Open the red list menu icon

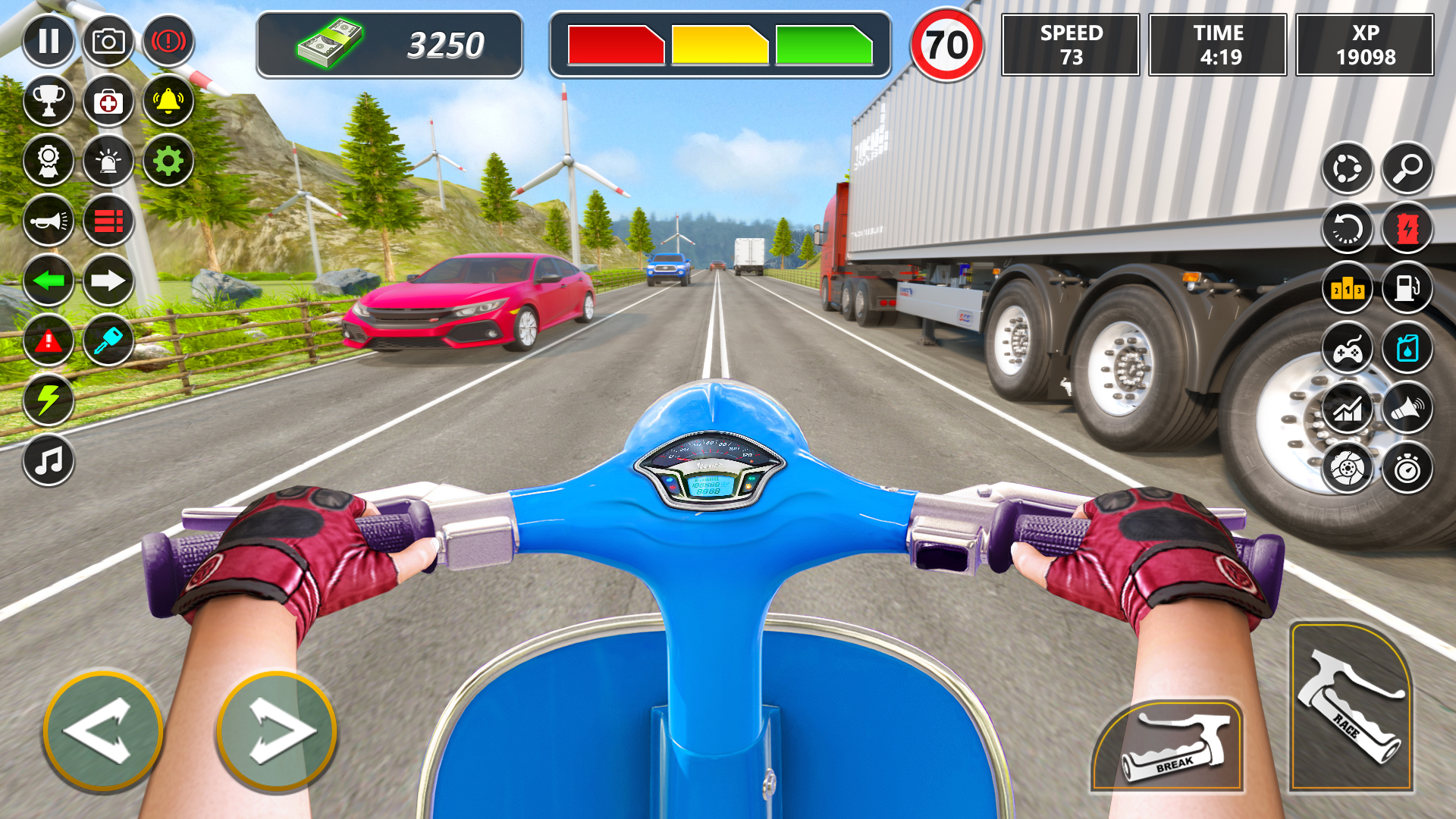coord(110,221)
